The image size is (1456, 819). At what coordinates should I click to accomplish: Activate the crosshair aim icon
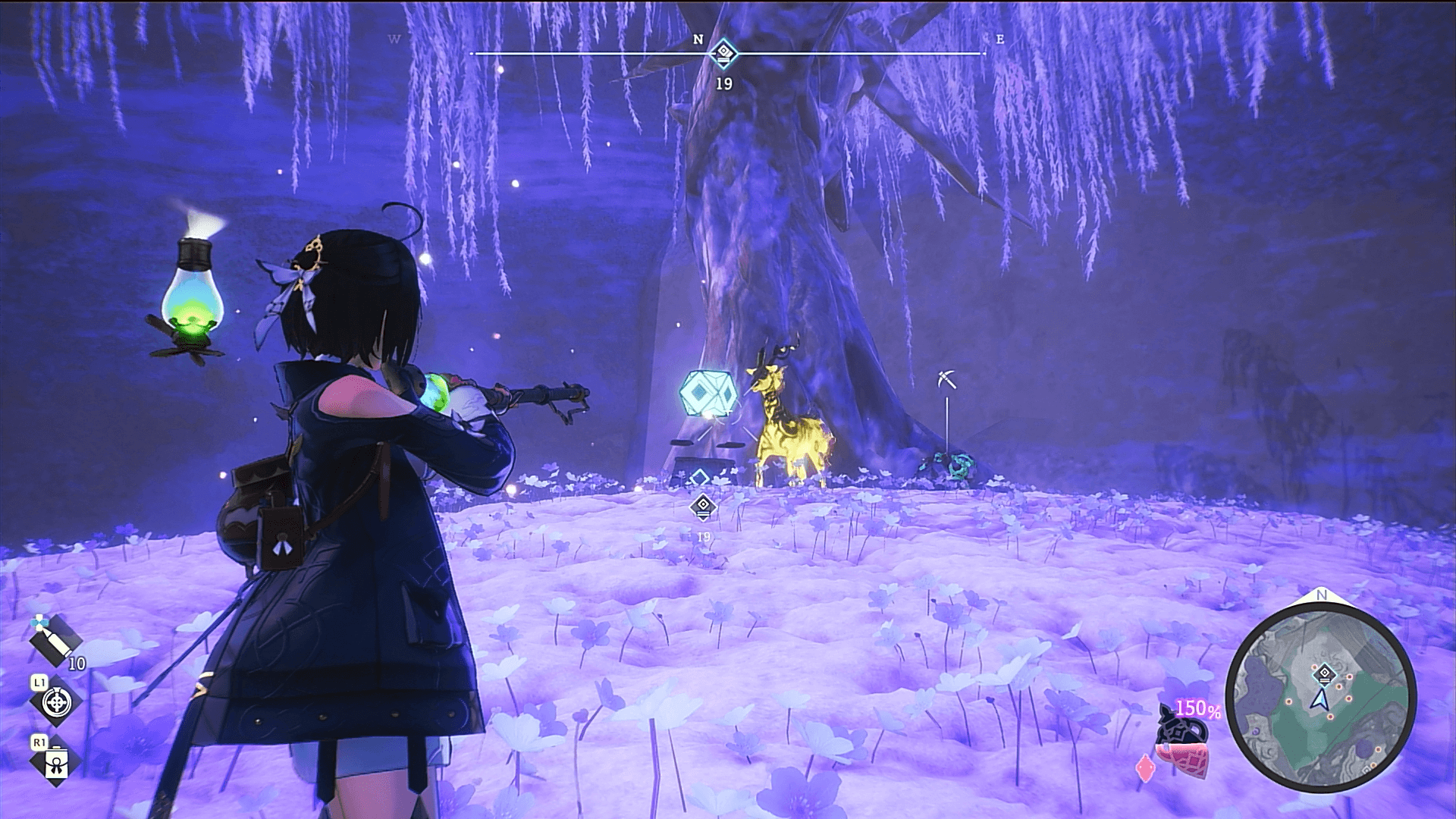56,703
